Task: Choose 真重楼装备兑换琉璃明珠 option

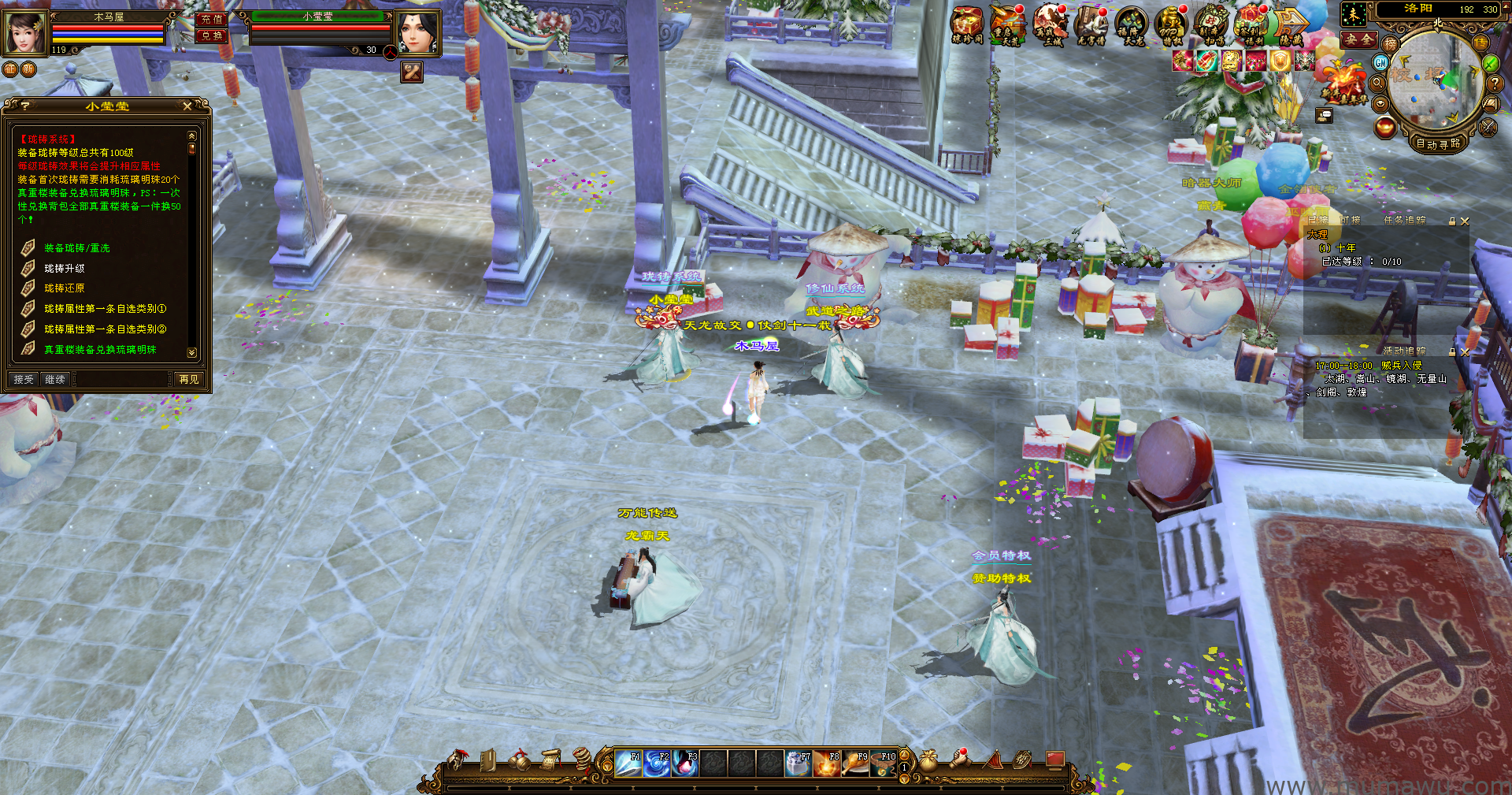Action: tap(99, 350)
